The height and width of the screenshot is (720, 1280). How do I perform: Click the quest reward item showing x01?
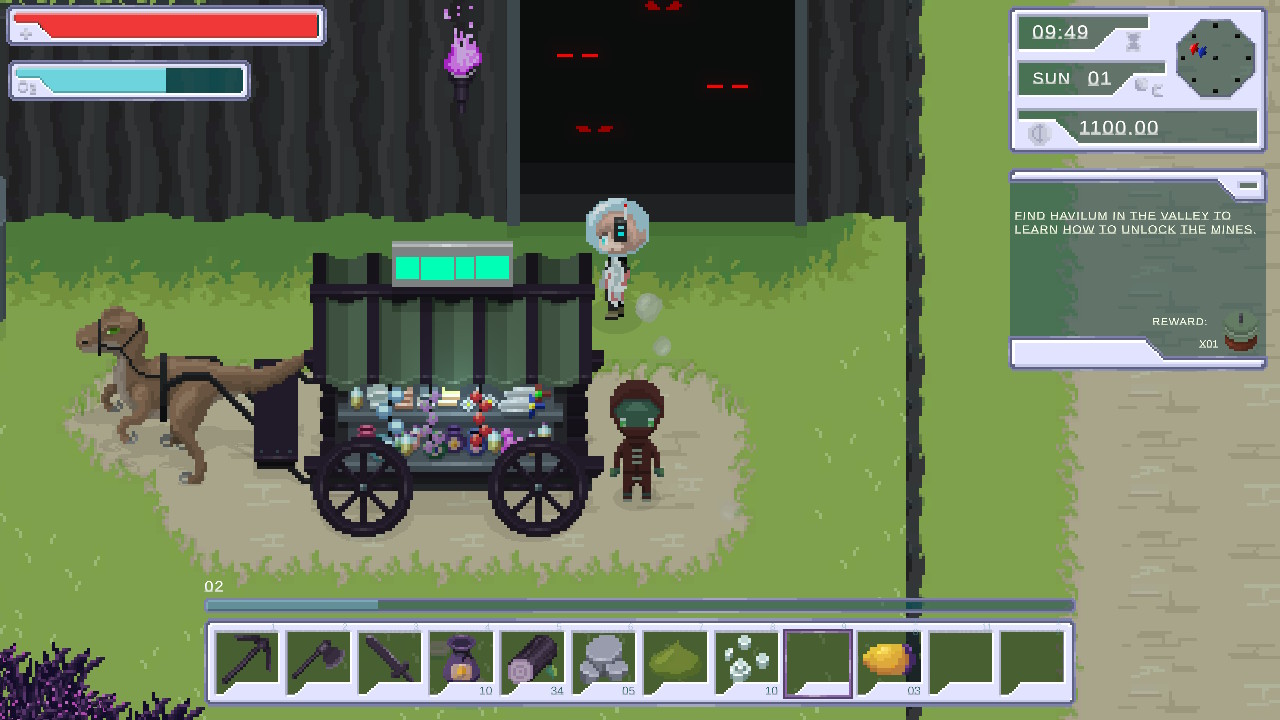point(1240,337)
